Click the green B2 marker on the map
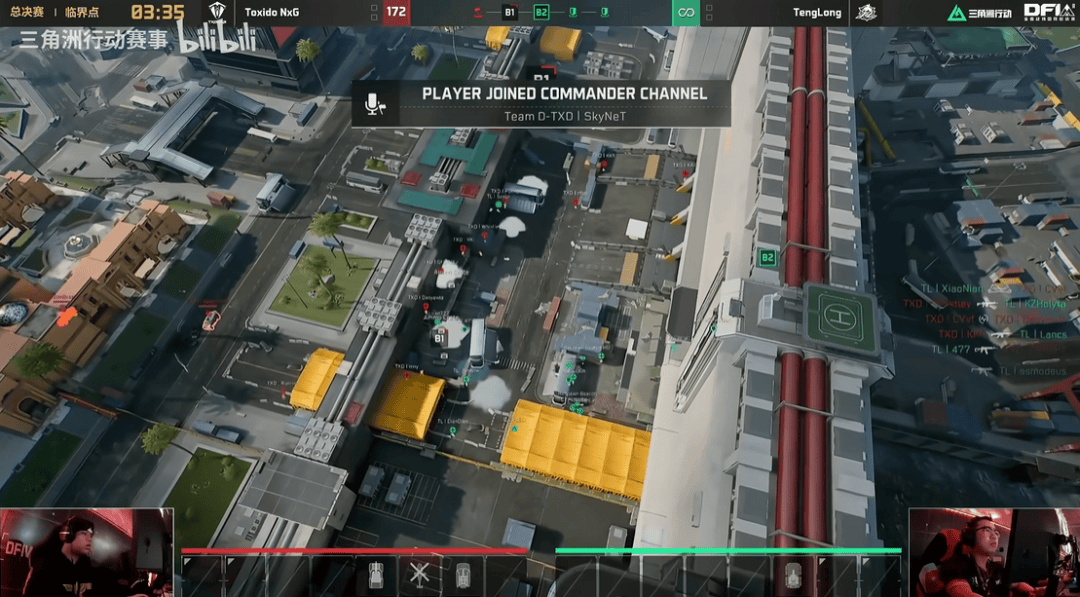Viewport: 1080px width, 597px height. click(x=767, y=257)
